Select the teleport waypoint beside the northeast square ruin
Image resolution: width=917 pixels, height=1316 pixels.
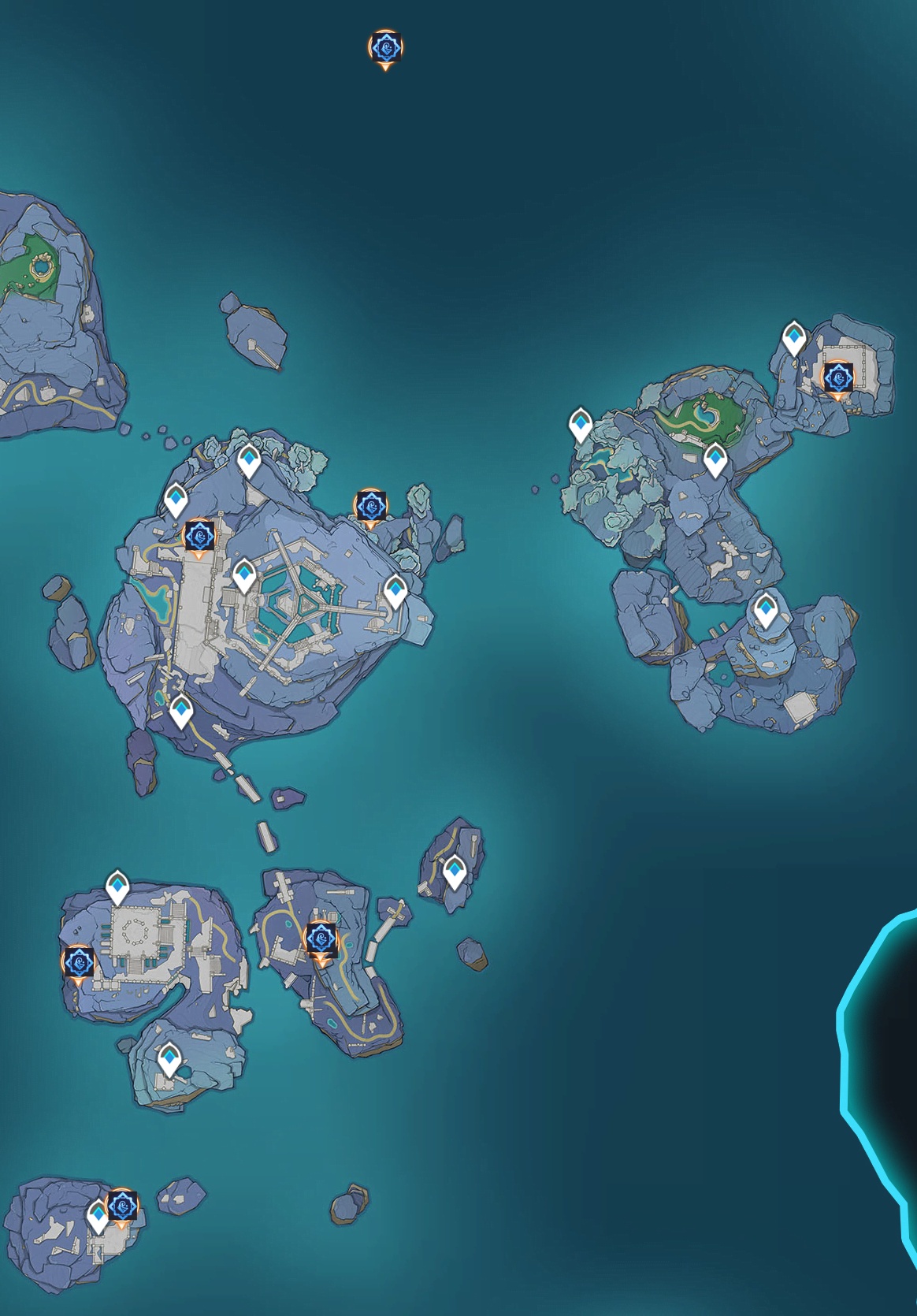click(x=794, y=339)
